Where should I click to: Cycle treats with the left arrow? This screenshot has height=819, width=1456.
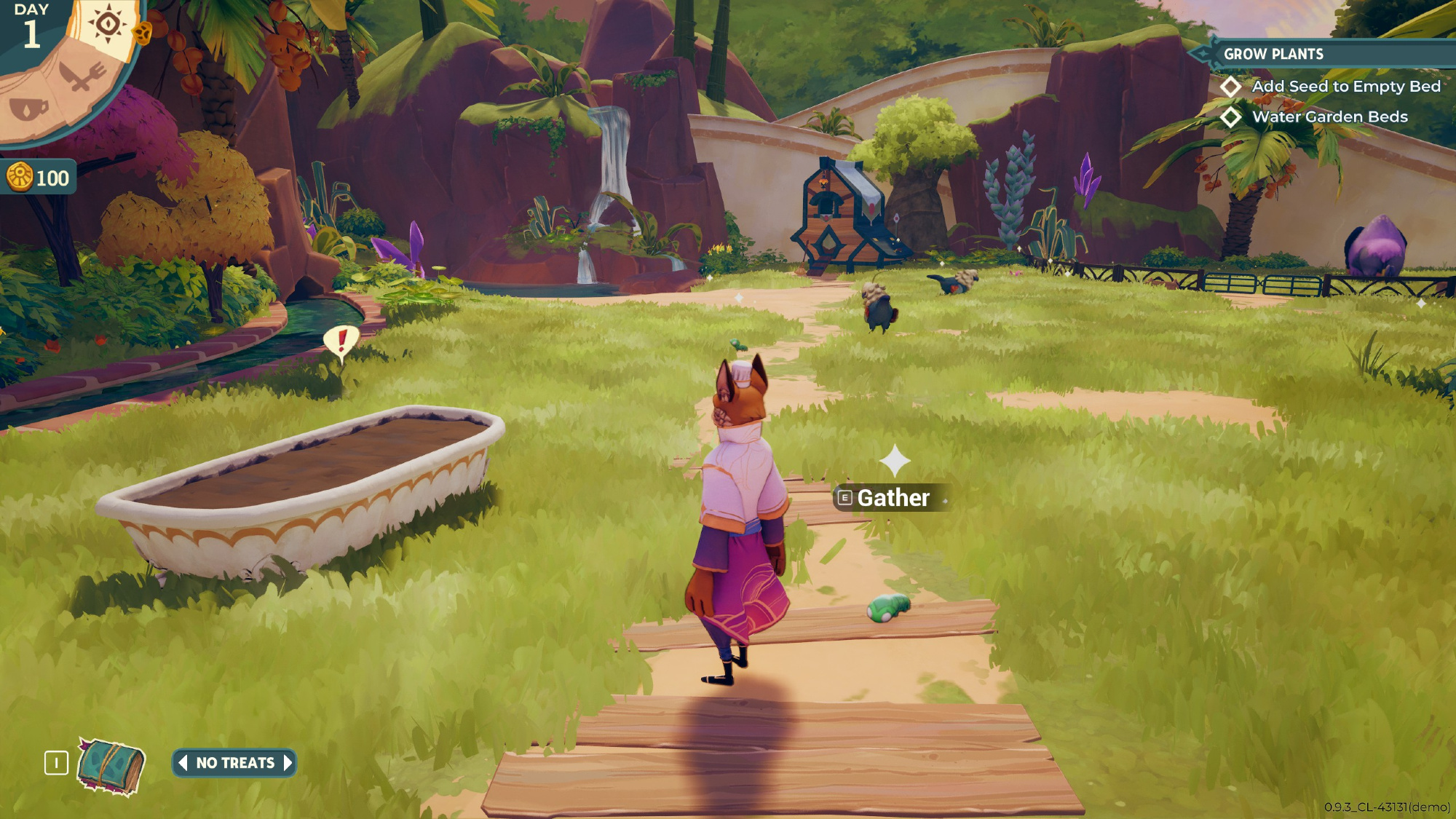tap(183, 763)
